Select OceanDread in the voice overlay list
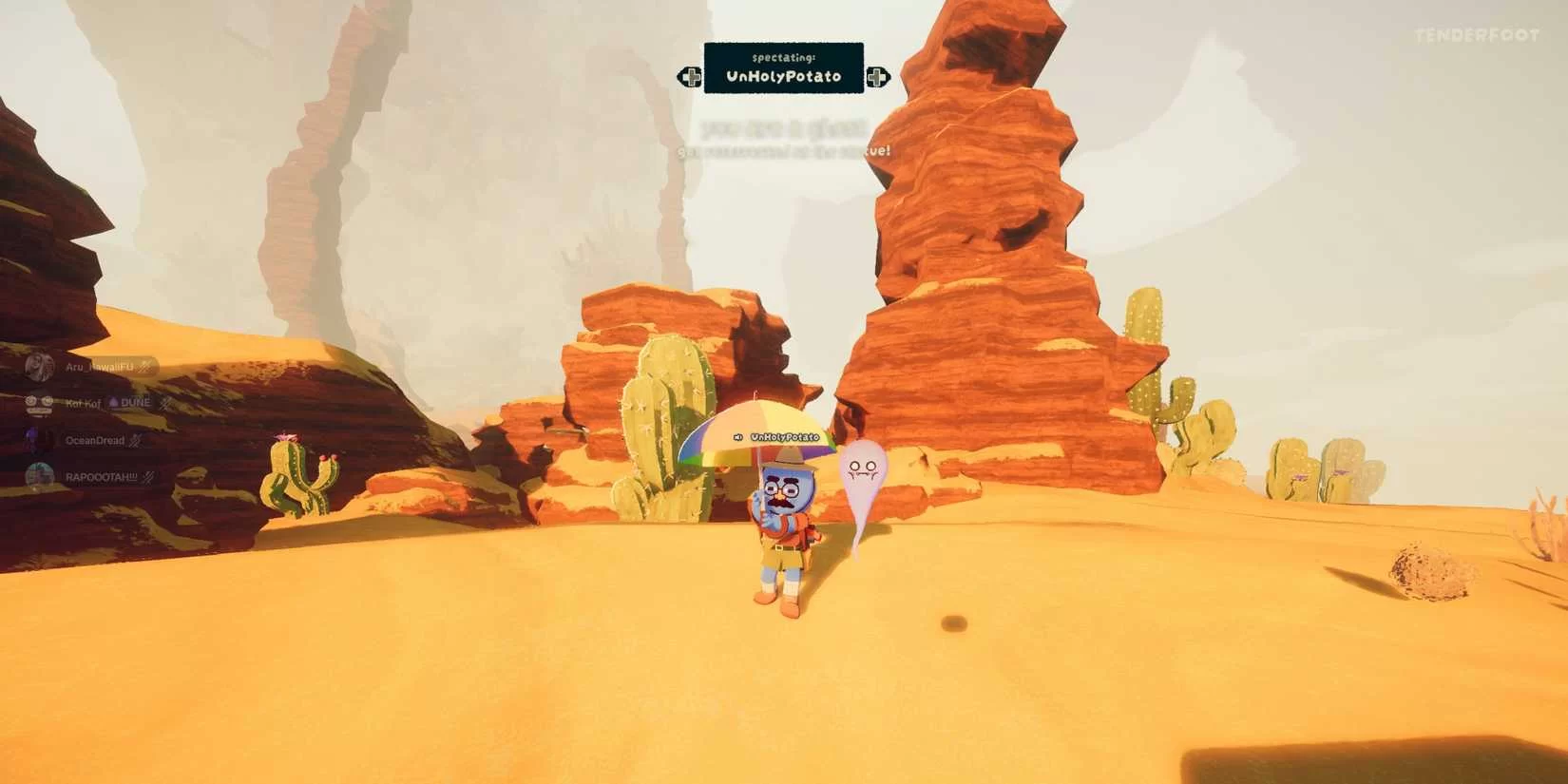The height and width of the screenshot is (784, 1568). pyautogui.click(x=94, y=441)
